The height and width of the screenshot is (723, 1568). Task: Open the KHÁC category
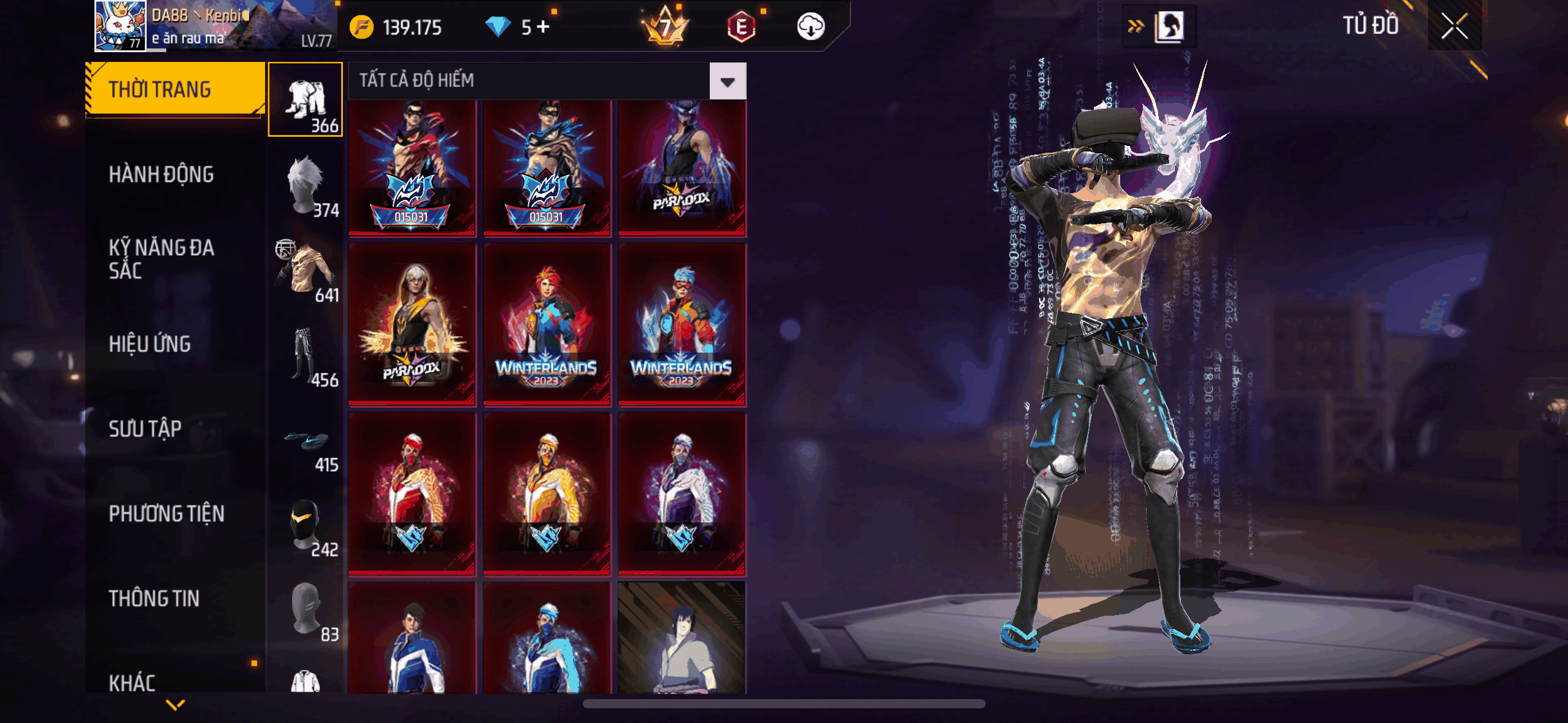[x=132, y=682]
